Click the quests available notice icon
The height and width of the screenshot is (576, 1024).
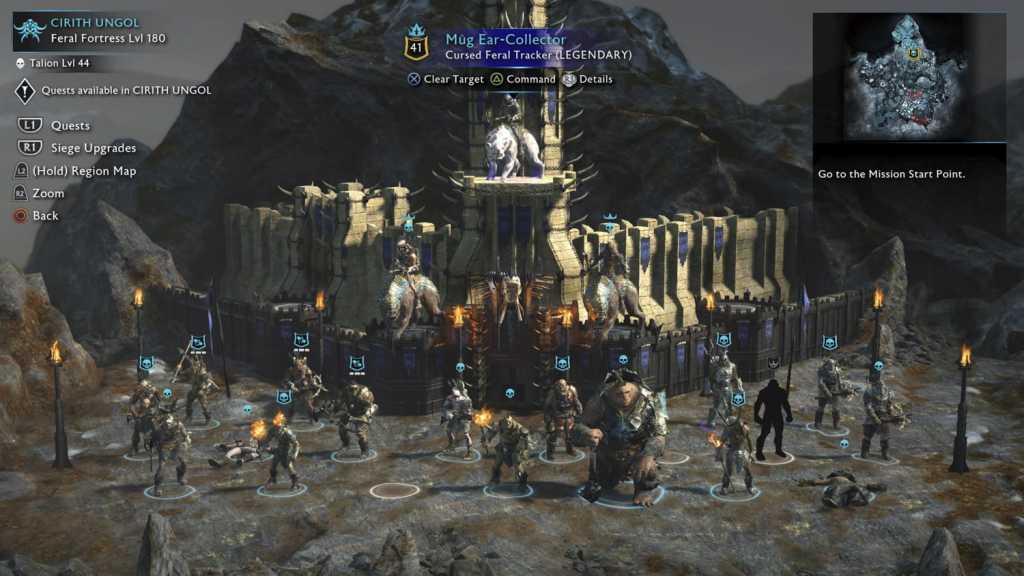pyautogui.click(x=26, y=91)
